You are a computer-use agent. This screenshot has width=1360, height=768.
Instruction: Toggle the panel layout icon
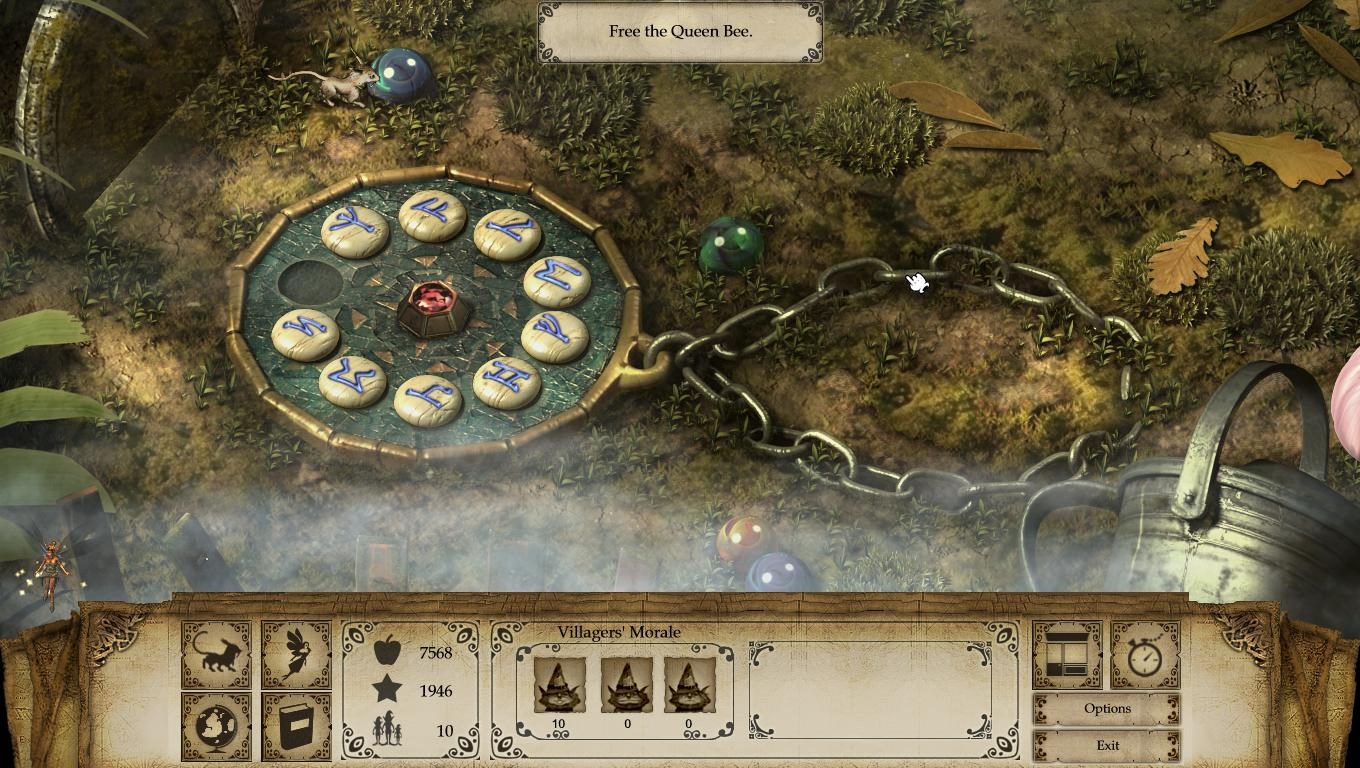[x=1067, y=654]
